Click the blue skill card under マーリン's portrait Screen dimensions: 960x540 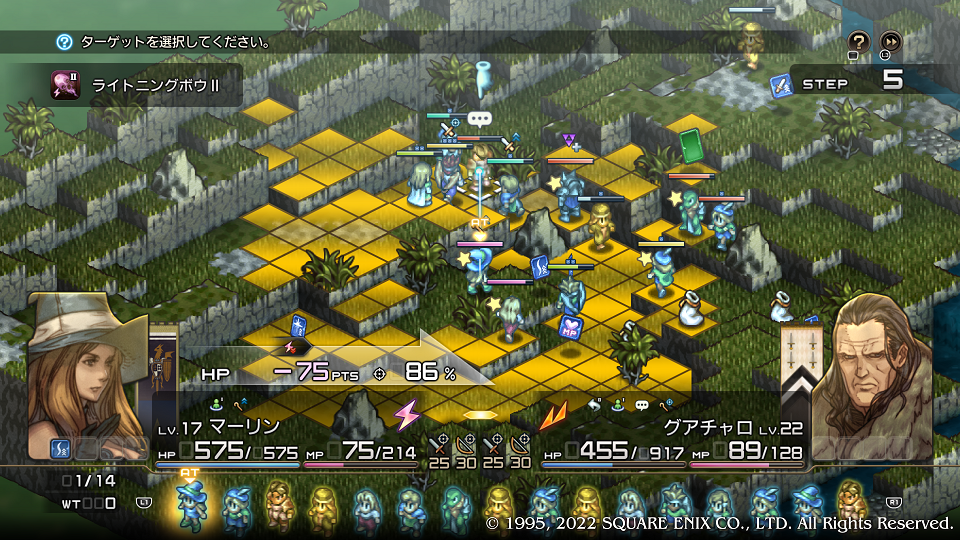point(59,448)
